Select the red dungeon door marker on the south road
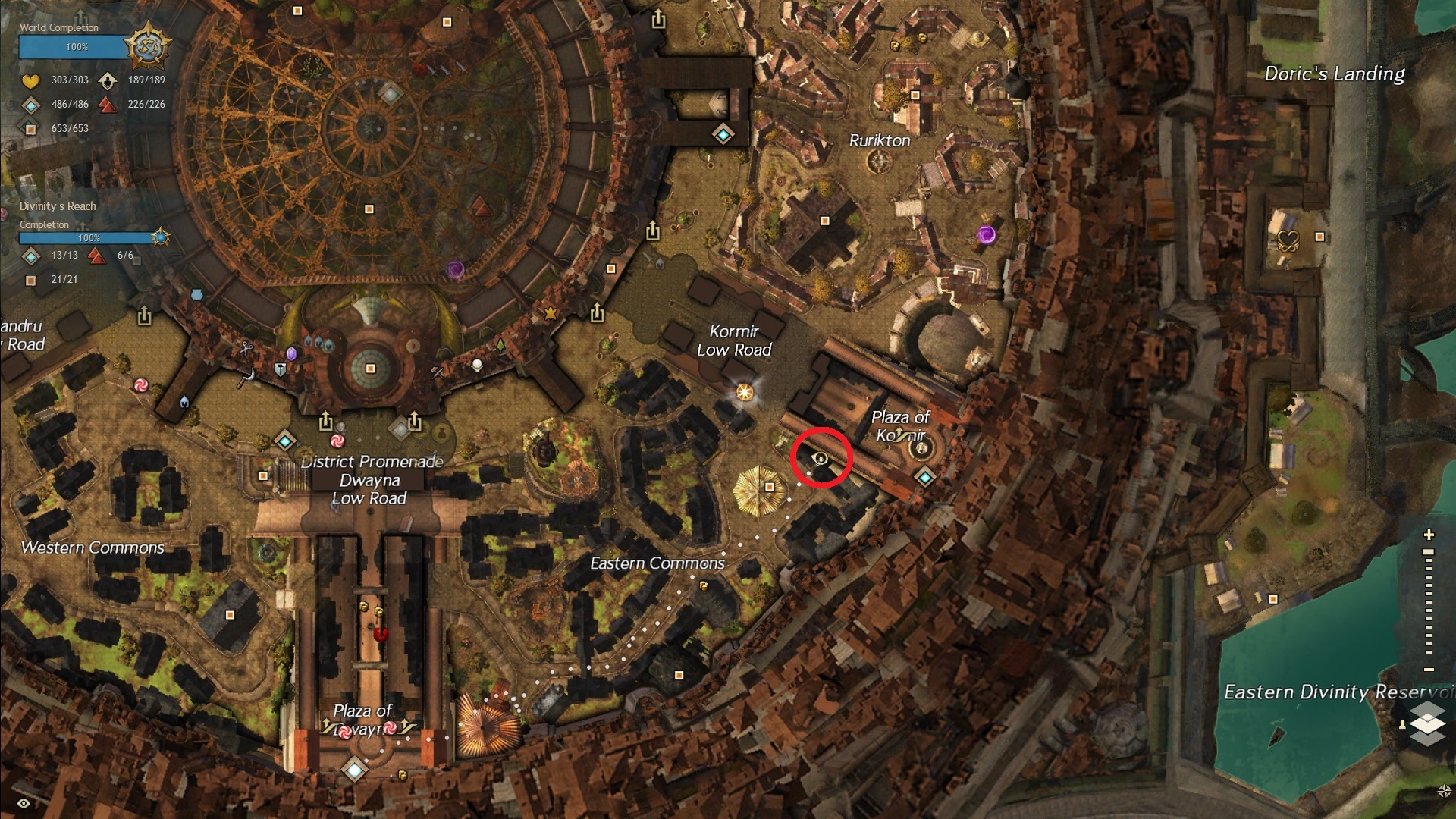Screen dimensions: 1456x819 tap(381, 633)
